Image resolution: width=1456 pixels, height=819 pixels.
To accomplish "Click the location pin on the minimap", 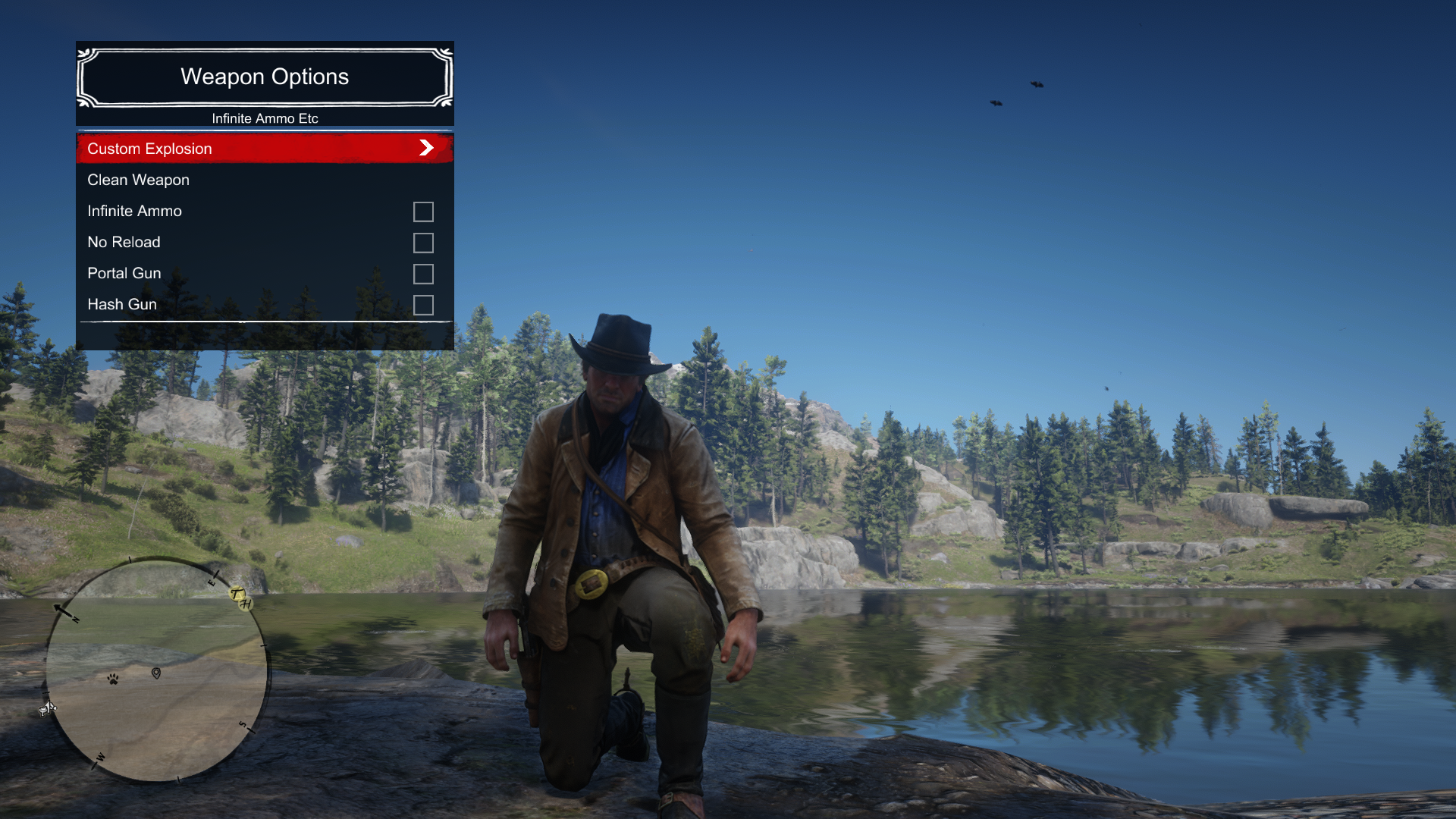I will pos(156,673).
